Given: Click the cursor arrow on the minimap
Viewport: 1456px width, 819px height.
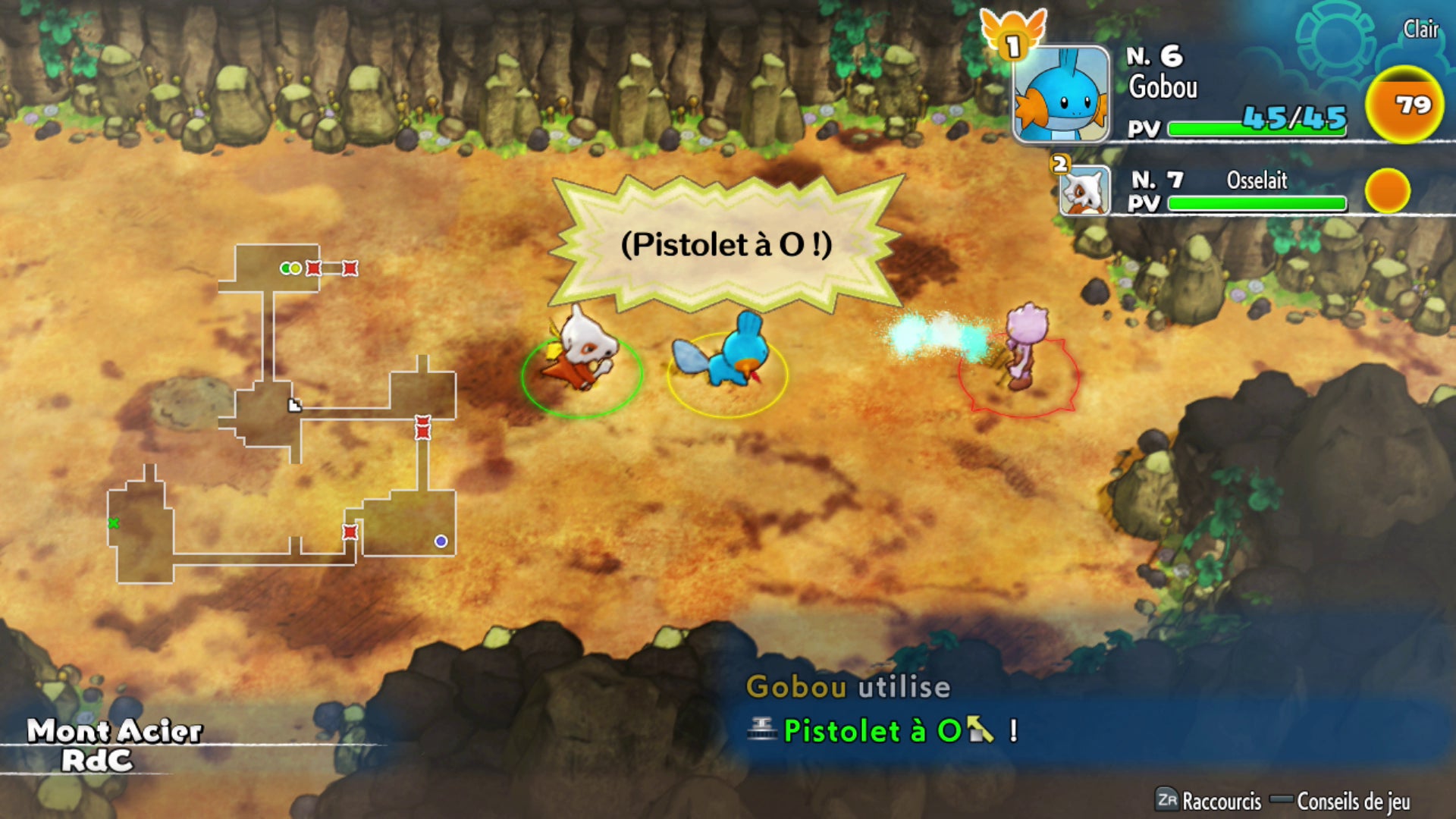Looking at the screenshot, I should coord(294,404).
